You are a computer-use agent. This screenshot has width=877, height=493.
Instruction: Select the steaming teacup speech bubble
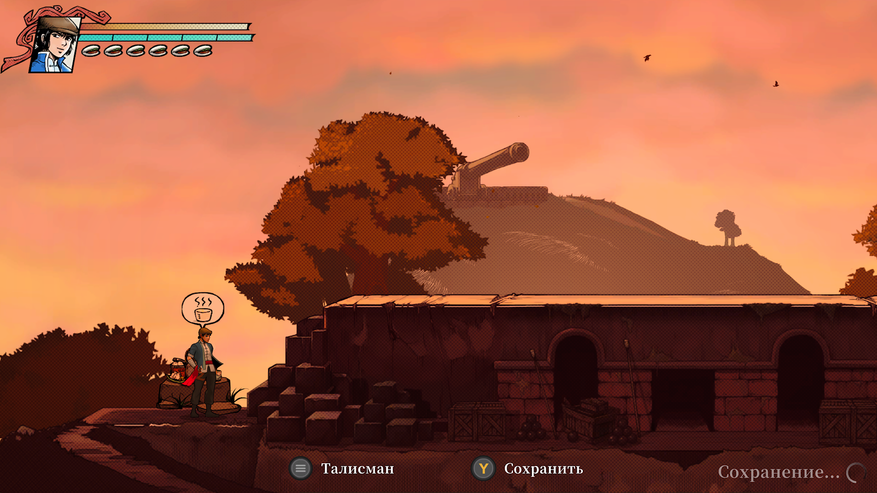point(203,307)
